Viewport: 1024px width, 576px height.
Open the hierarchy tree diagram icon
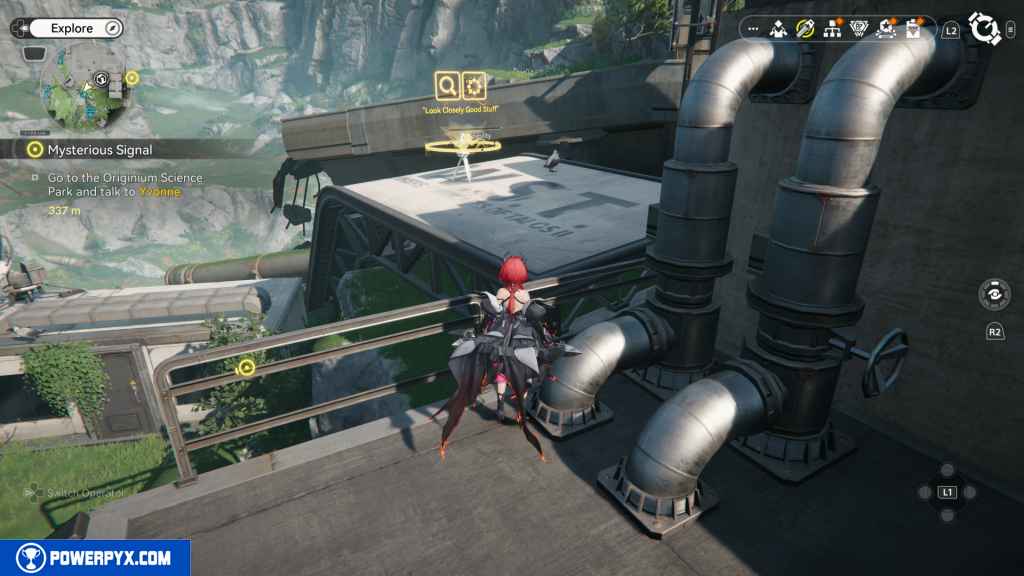[x=832, y=29]
